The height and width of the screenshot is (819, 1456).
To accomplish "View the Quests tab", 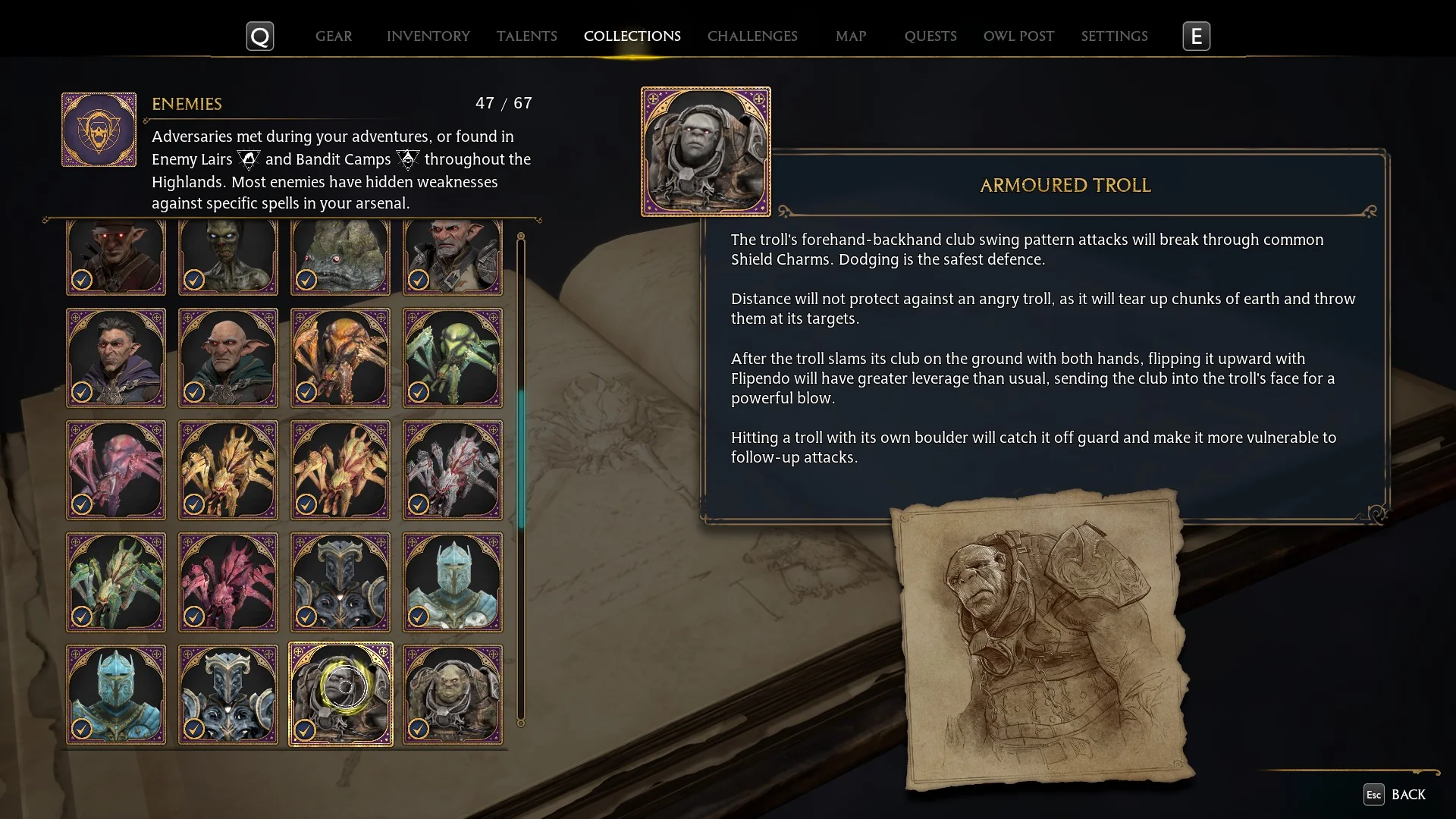I will (x=930, y=36).
